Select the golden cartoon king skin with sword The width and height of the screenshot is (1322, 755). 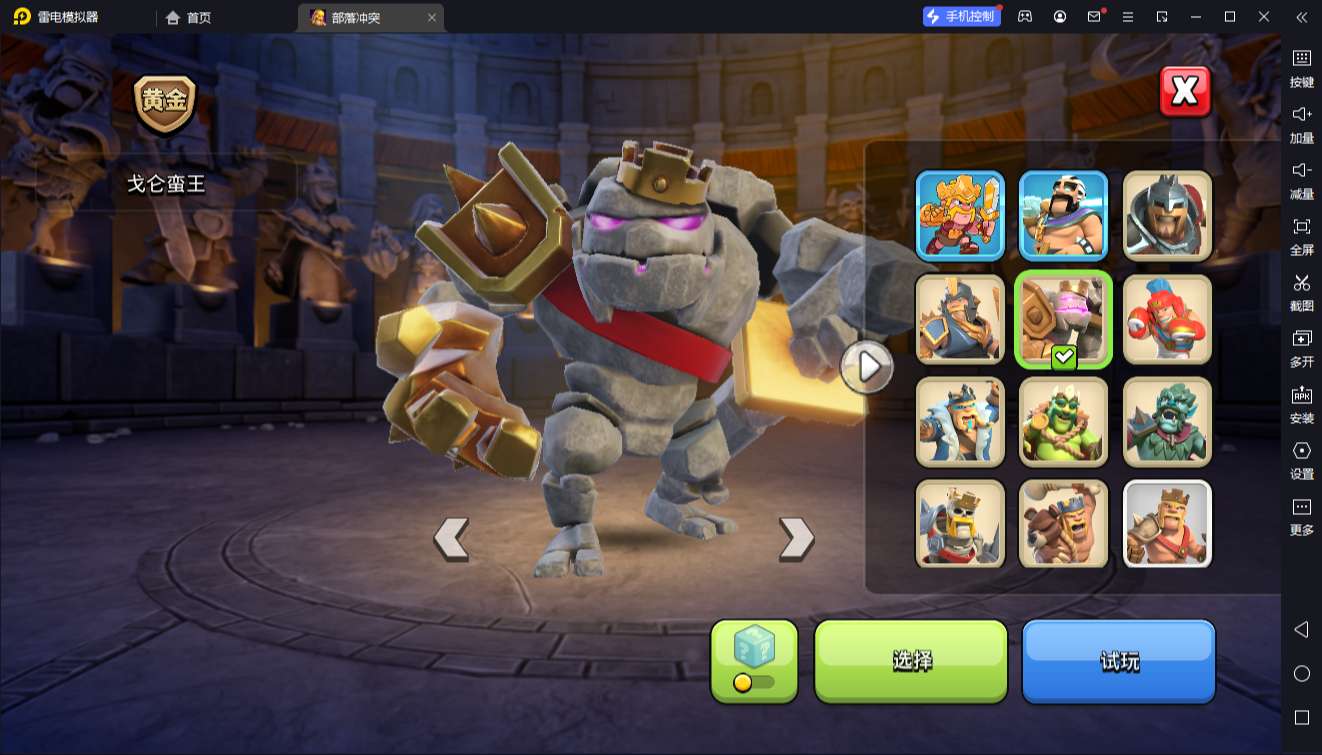pos(960,215)
